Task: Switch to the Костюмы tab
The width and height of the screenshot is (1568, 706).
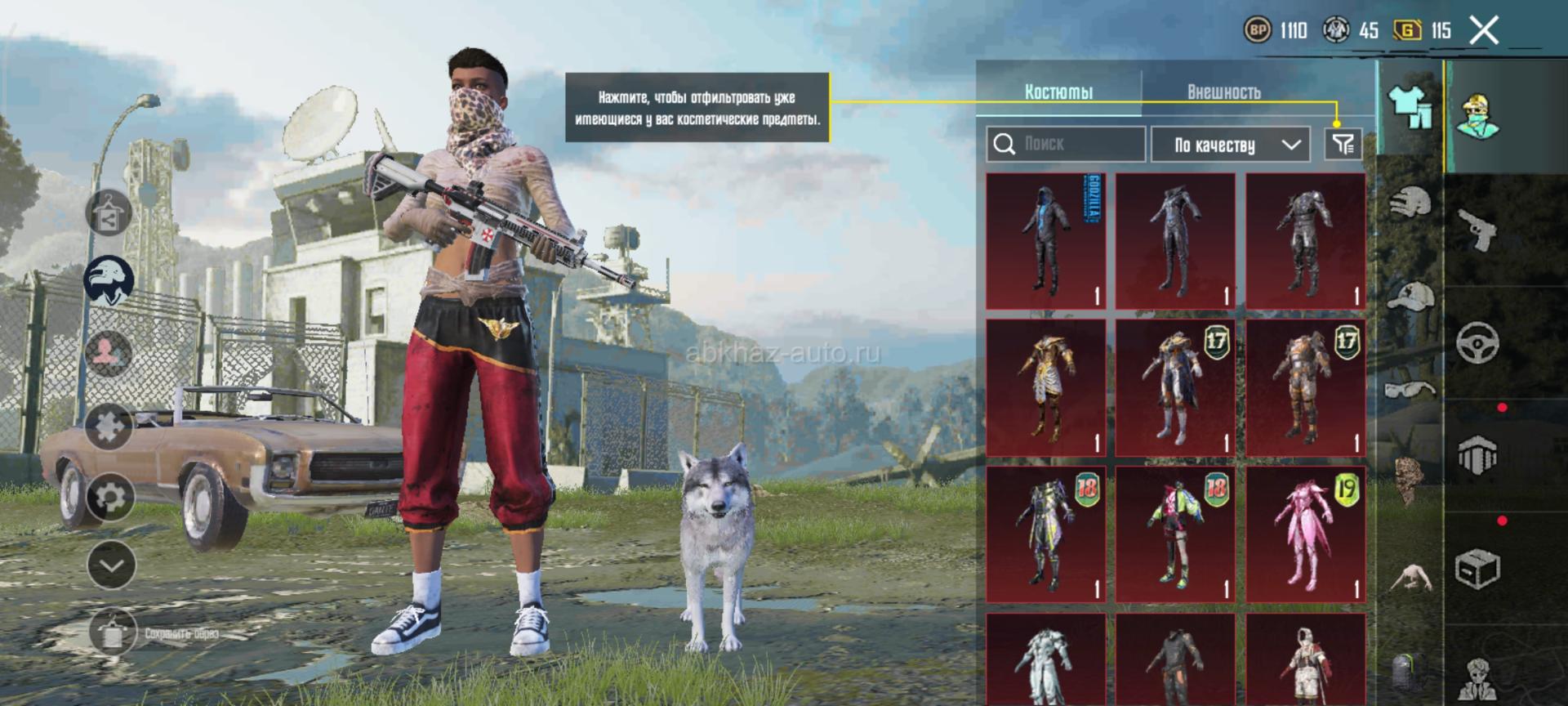Action: coord(1058,92)
